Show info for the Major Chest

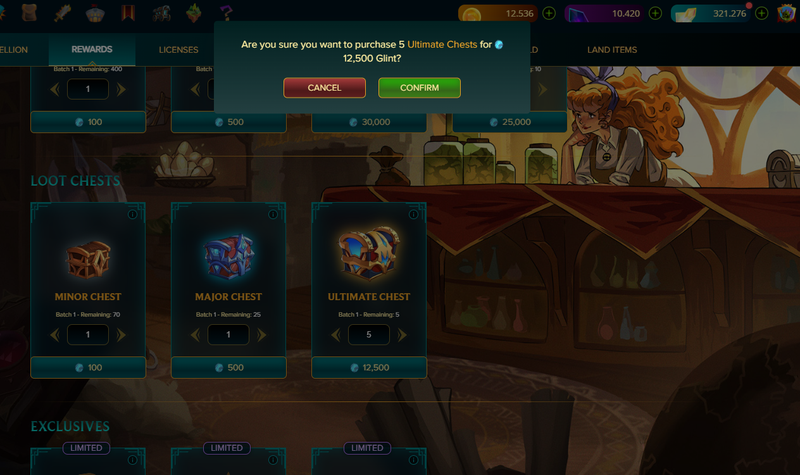273,215
